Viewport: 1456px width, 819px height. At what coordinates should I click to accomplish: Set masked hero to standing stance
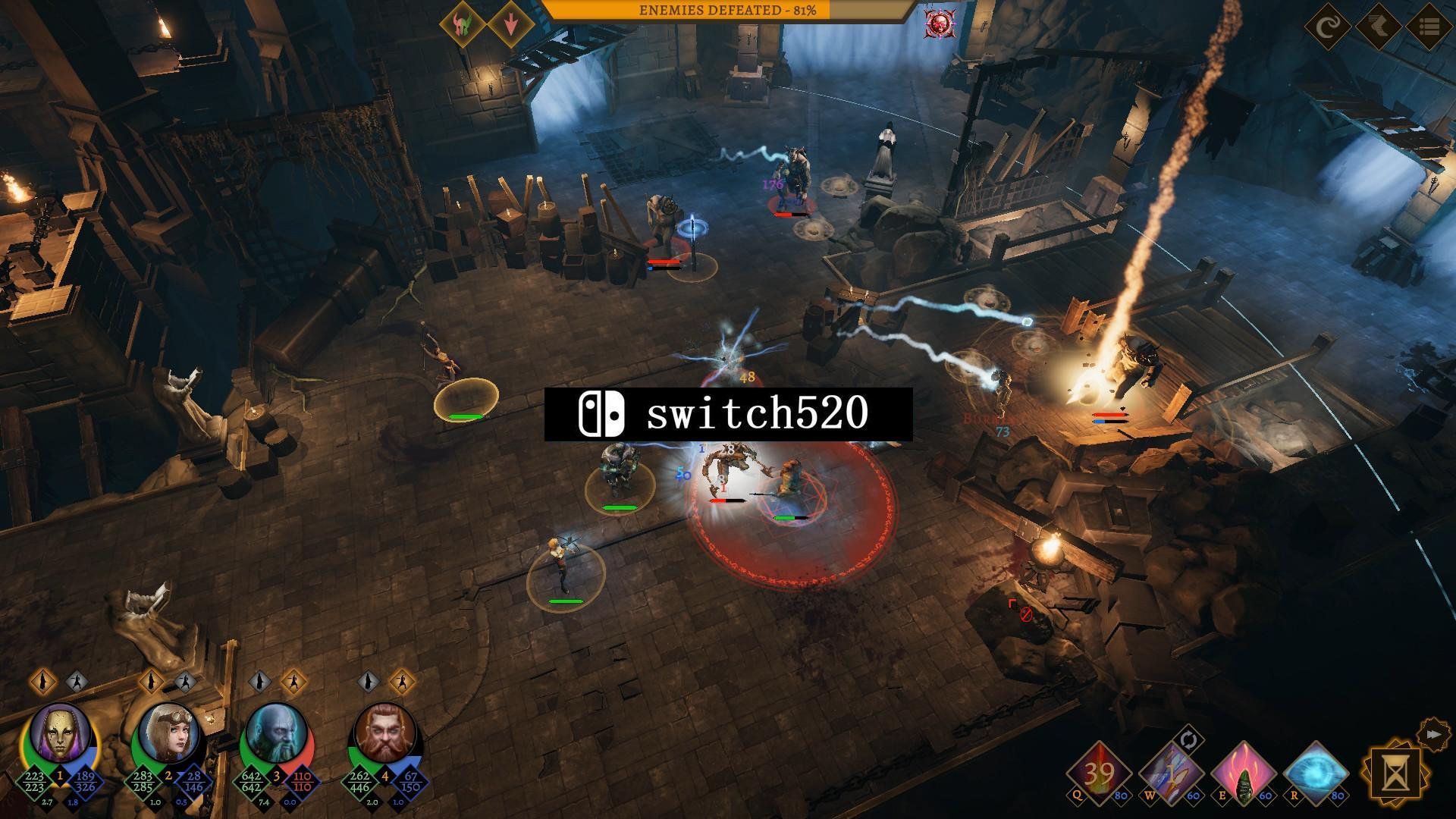click(43, 681)
